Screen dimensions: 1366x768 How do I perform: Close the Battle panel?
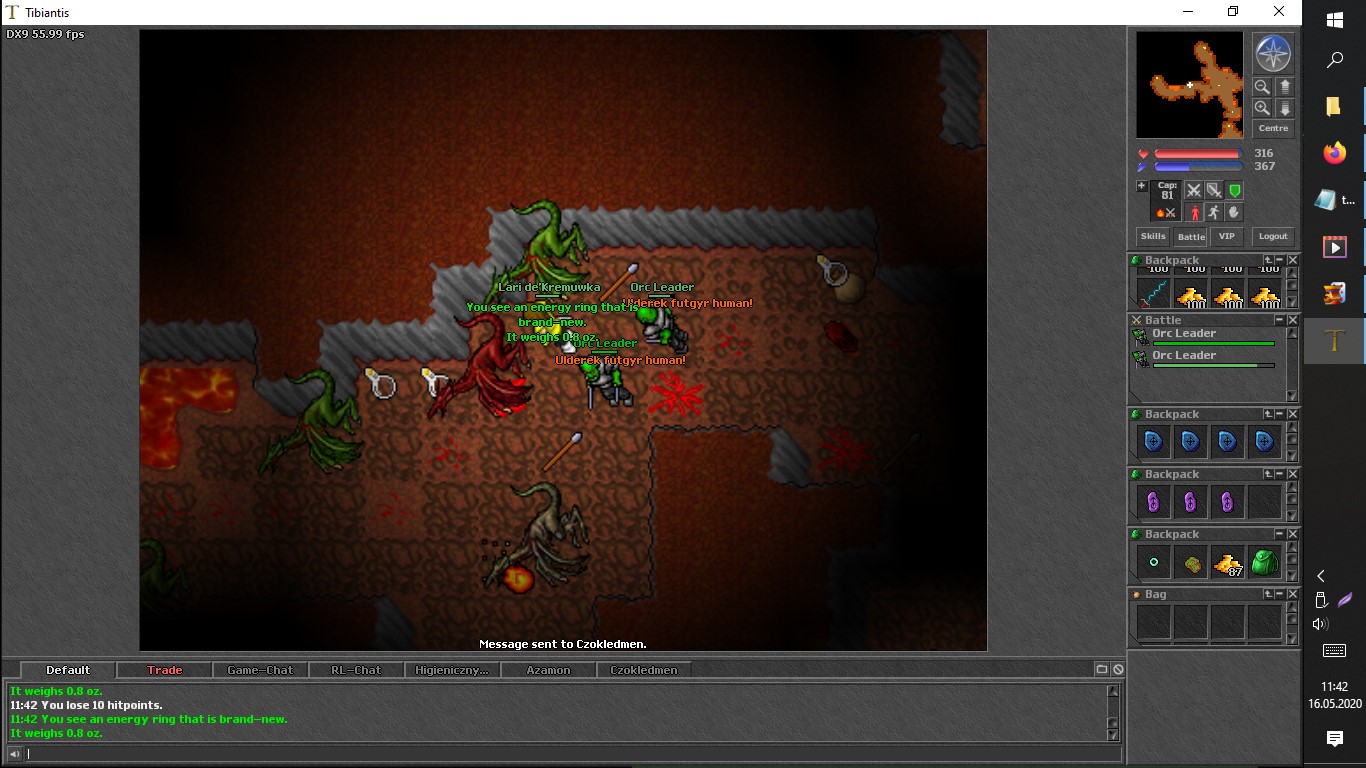[x=1292, y=320]
